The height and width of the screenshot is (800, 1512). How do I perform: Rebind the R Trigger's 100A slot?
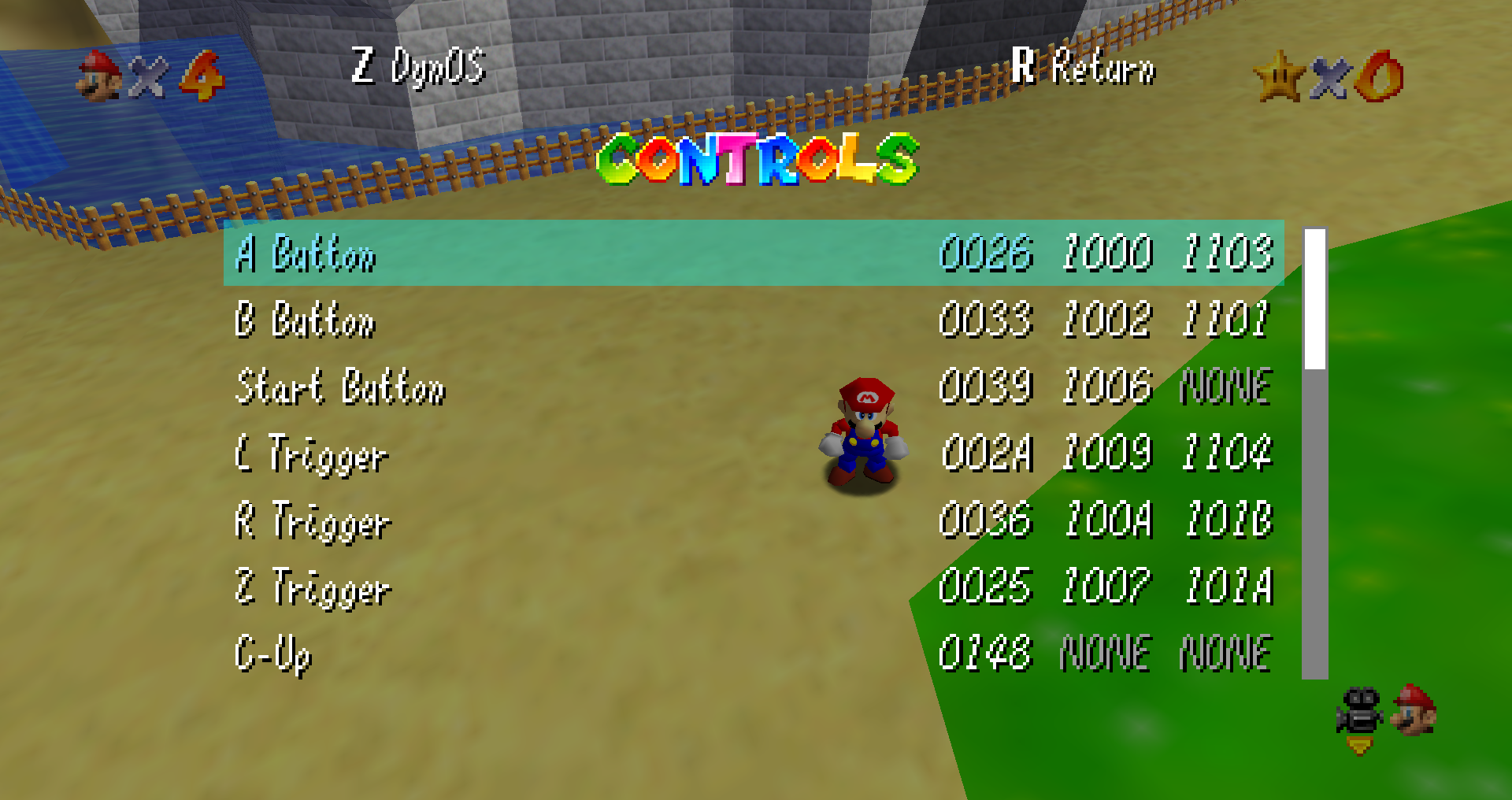(1107, 520)
